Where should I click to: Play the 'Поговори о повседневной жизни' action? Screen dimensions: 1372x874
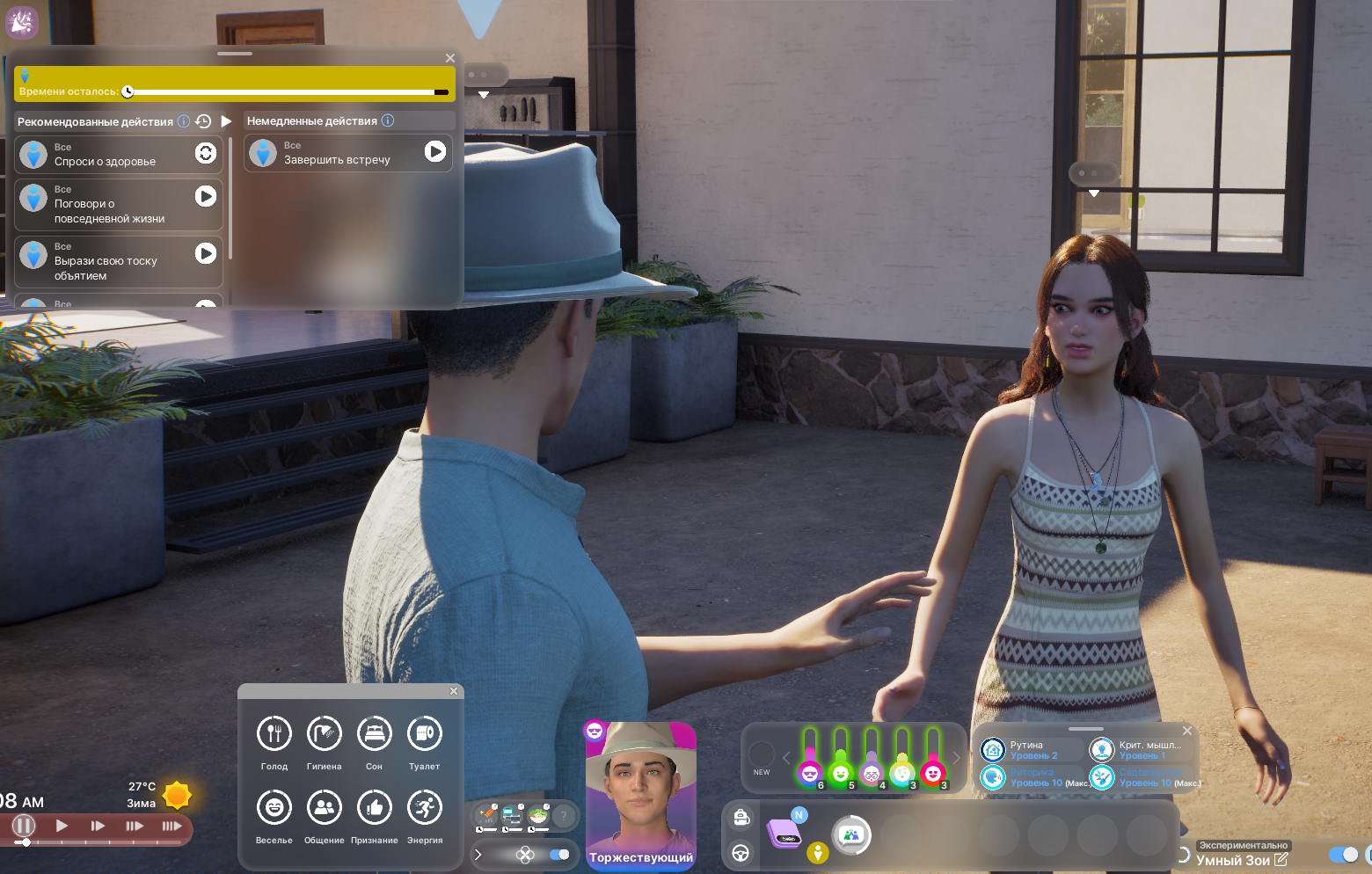click(x=206, y=196)
